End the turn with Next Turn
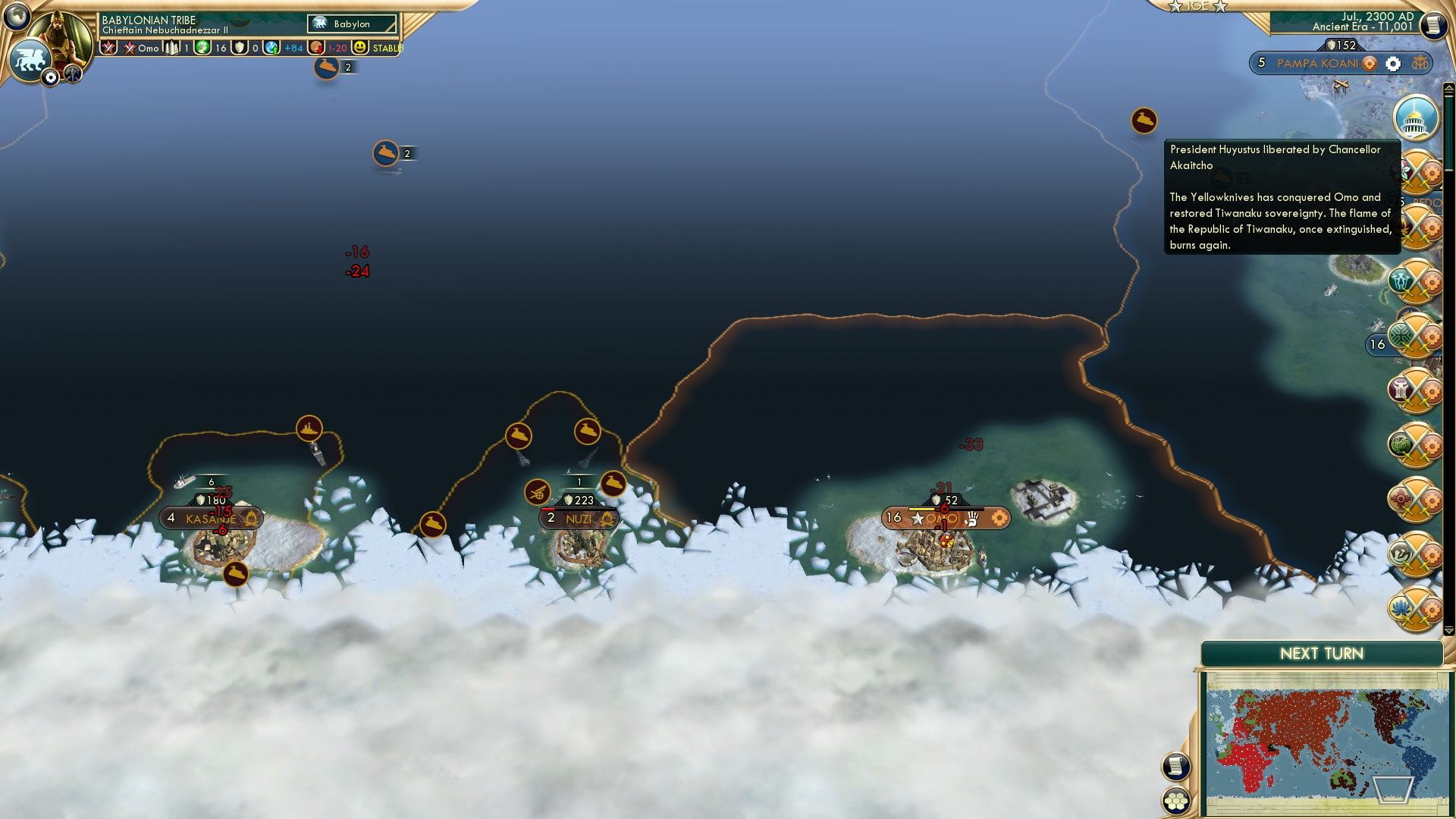Screen dimensions: 1456x819 click(x=1321, y=654)
